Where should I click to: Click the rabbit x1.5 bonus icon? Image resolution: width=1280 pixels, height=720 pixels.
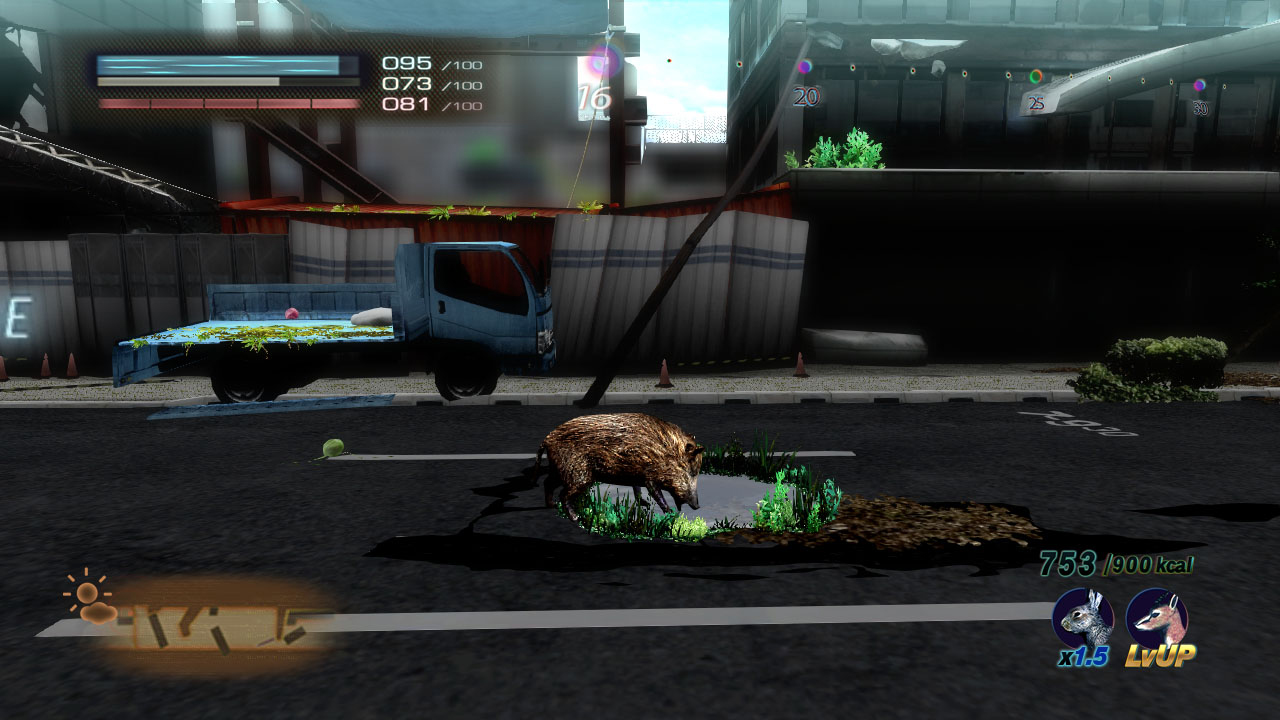point(1082,619)
